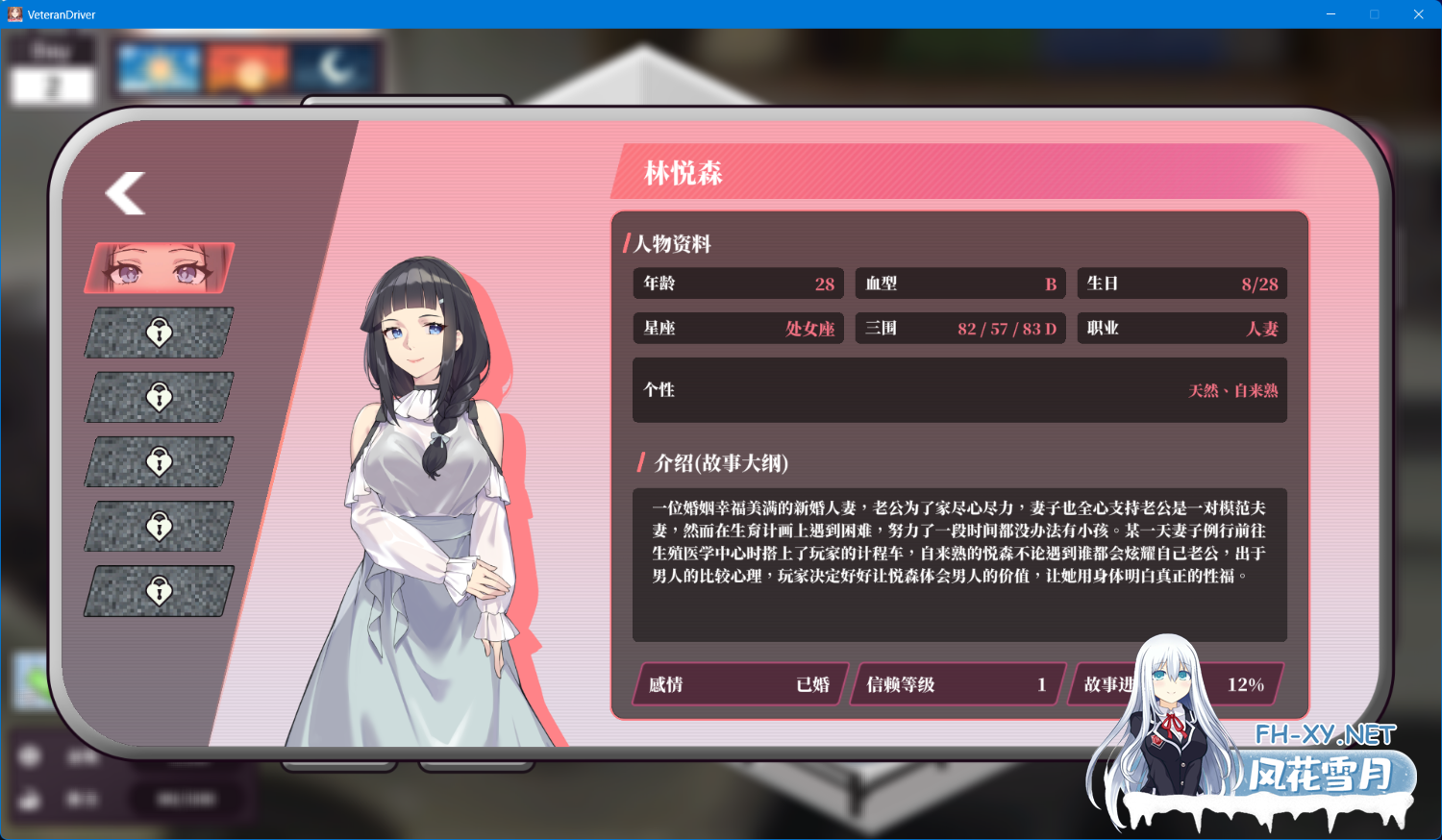The height and width of the screenshot is (840, 1442).
Task: Select the morning sun time icon at top
Action: [158, 67]
